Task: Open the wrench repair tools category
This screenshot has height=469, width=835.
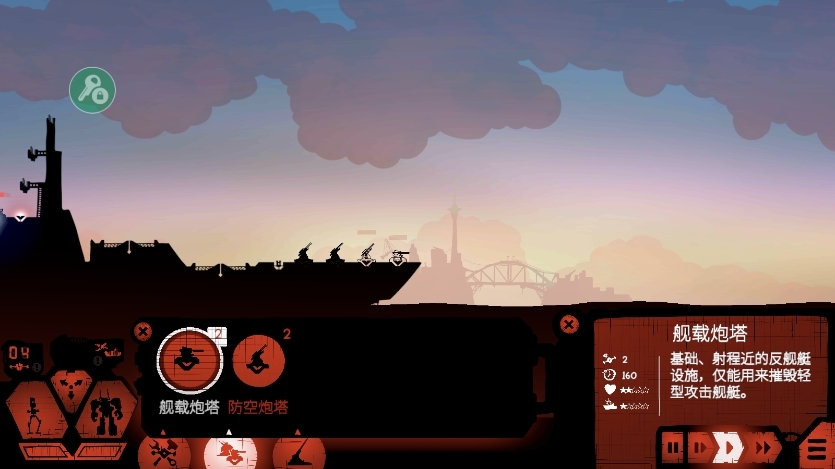Action: 164,452
